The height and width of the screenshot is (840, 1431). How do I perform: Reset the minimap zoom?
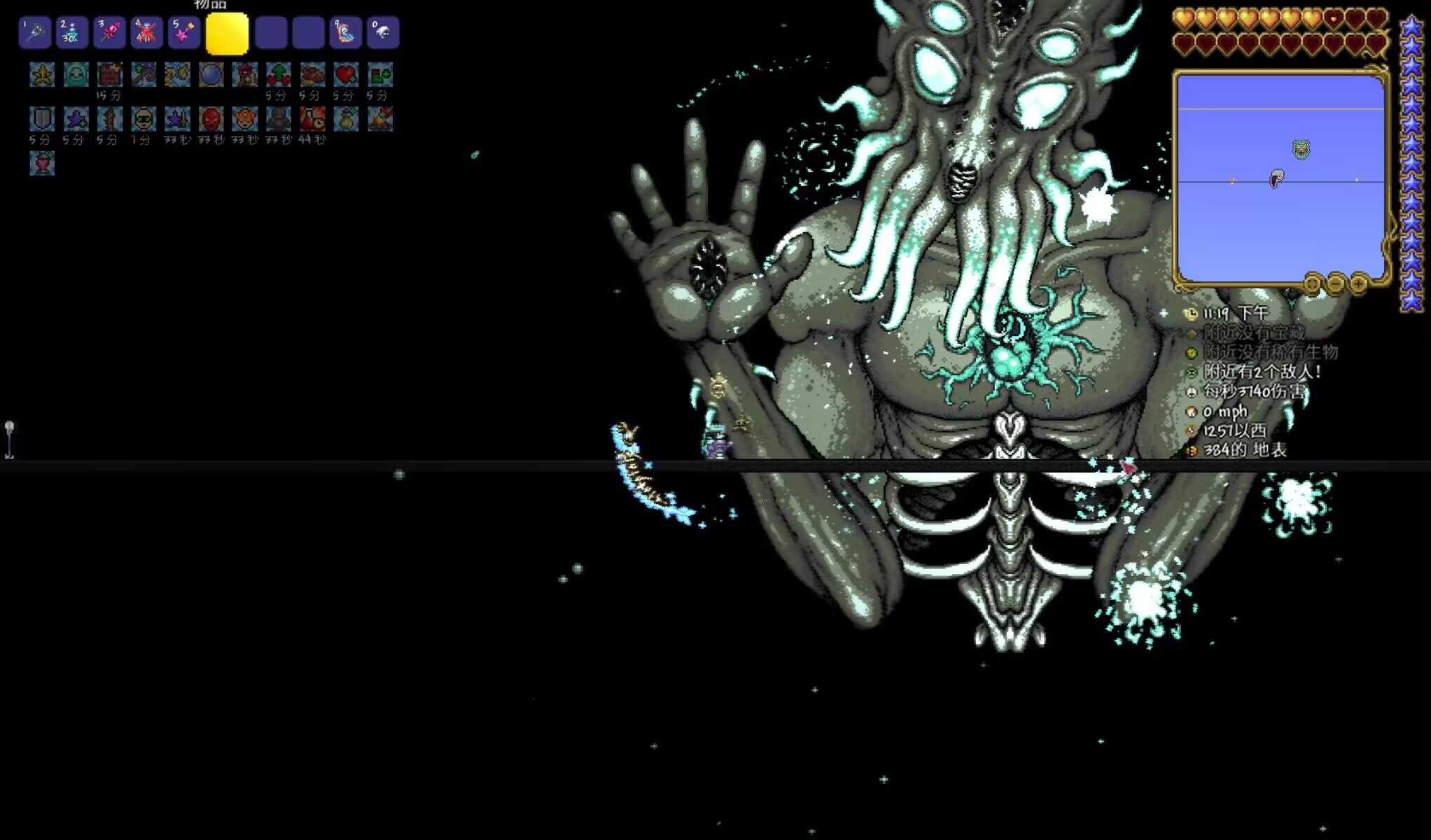coord(1312,283)
